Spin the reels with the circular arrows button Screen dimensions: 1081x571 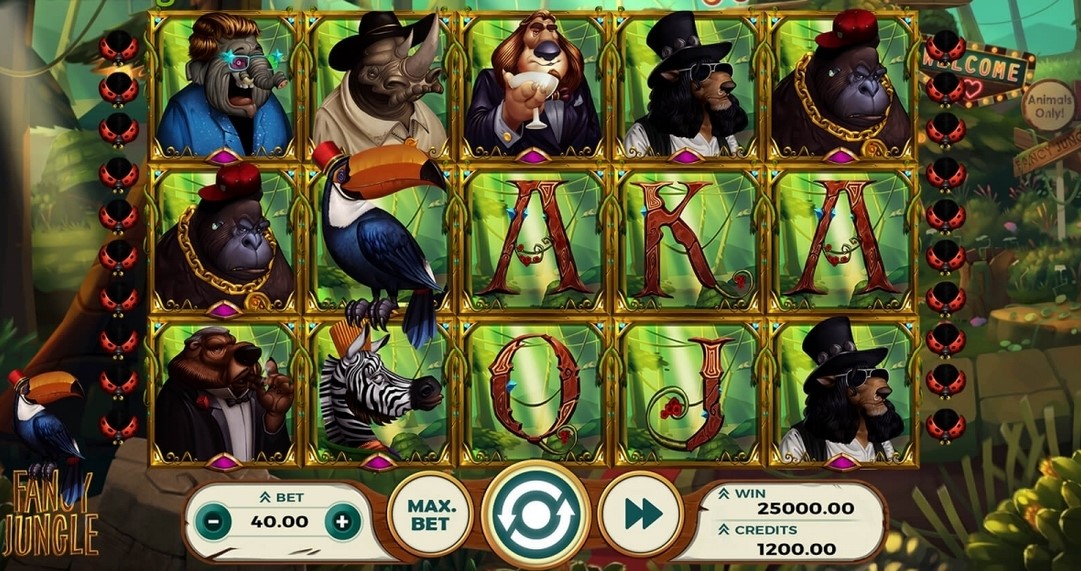tap(536, 514)
